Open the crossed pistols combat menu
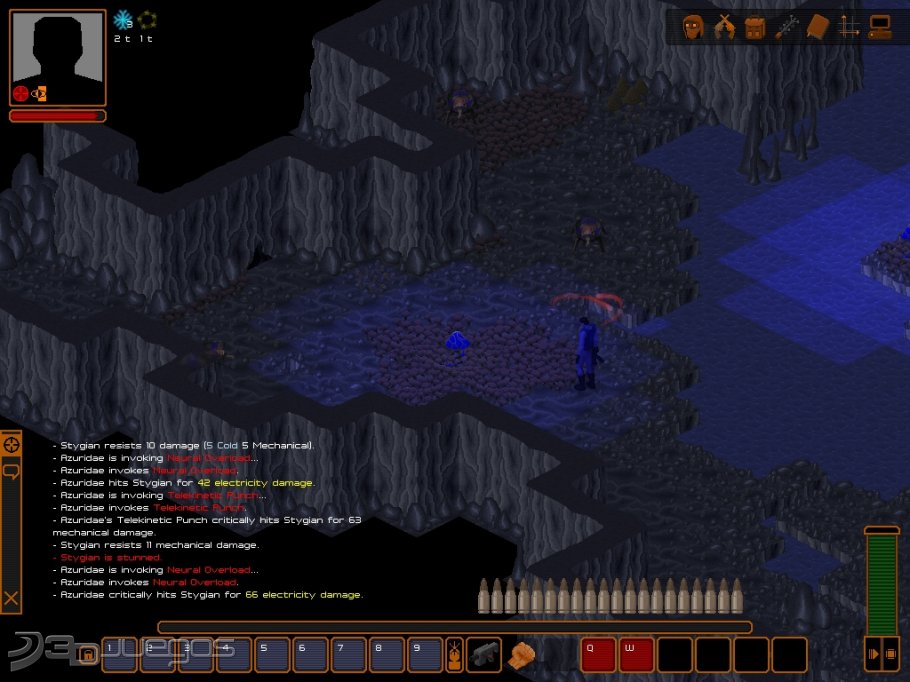This screenshot has width=910, height=682. tap(724, 27)
